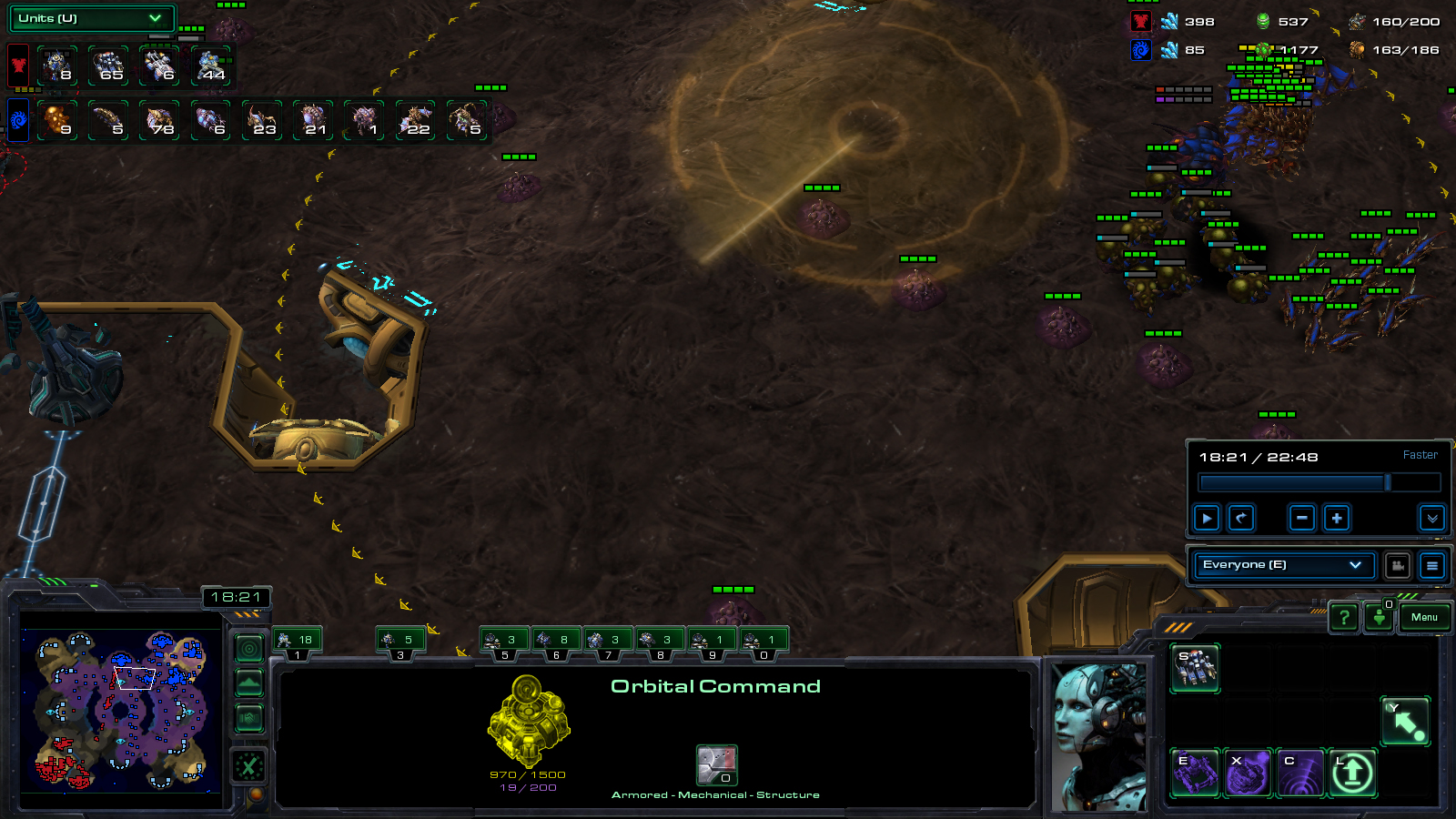Activate the Lift Off command icon

pyautogui.click(x=1352, y=773)
